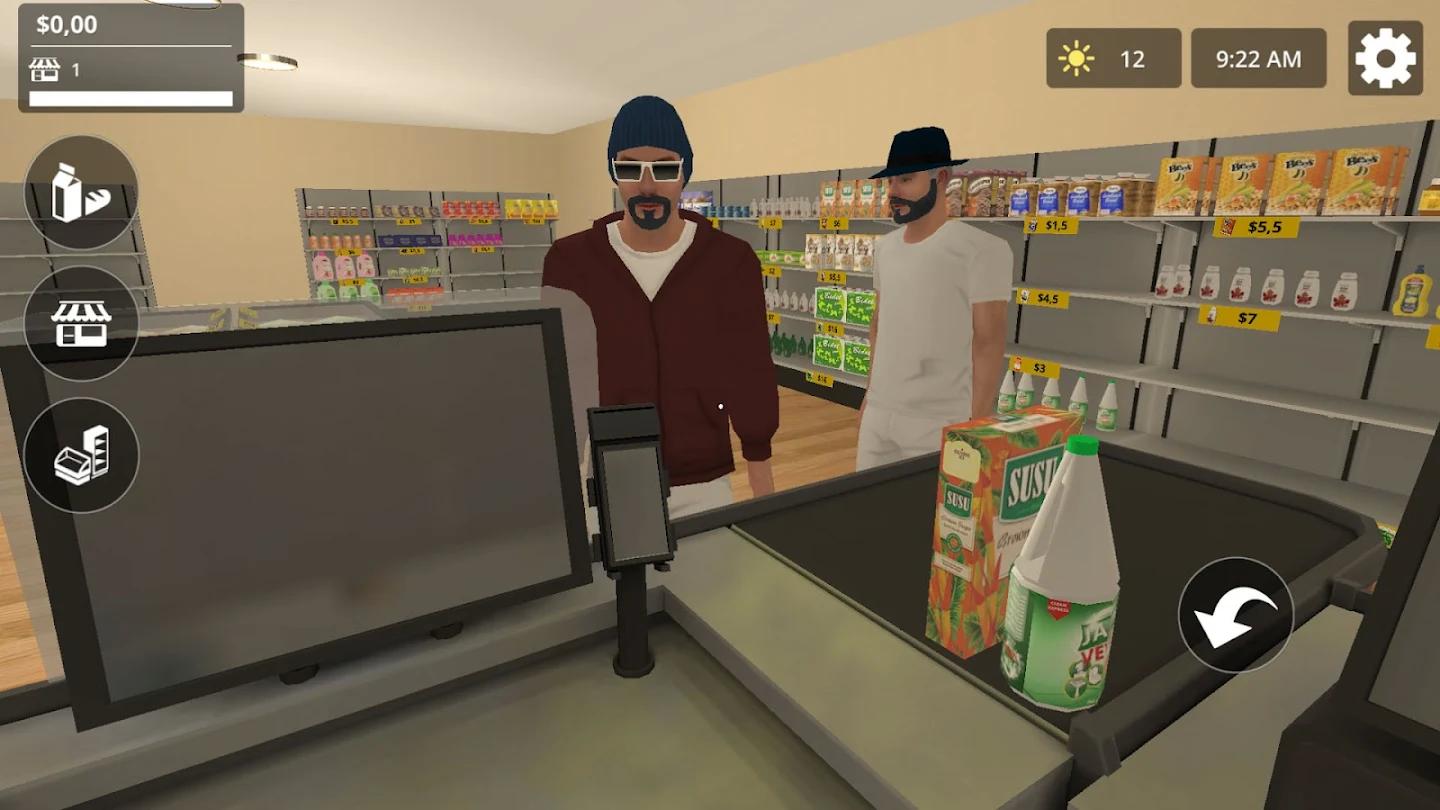Click the $7 price tag
The image size is (1440, 810).
[1237, 318]
